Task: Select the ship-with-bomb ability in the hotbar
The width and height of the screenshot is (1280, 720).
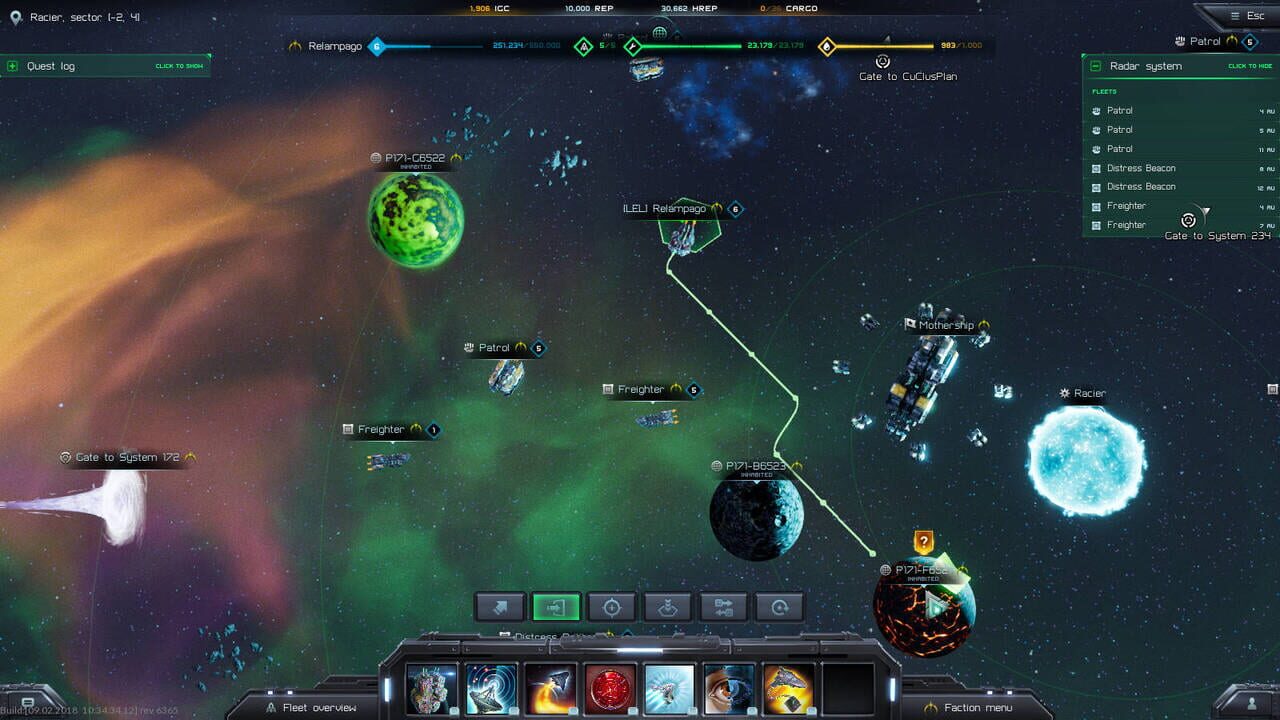Action: click(x=790, y=687)
